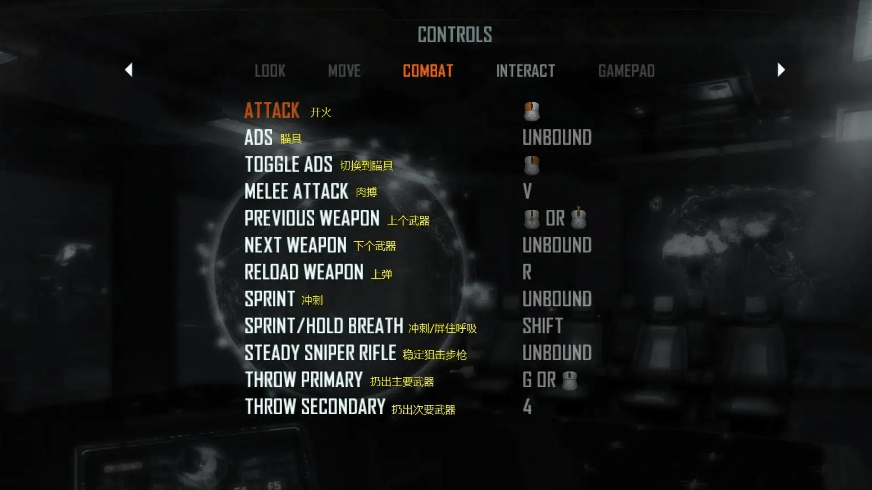Click the right arrow to cycle tabs

click(781, 70)
